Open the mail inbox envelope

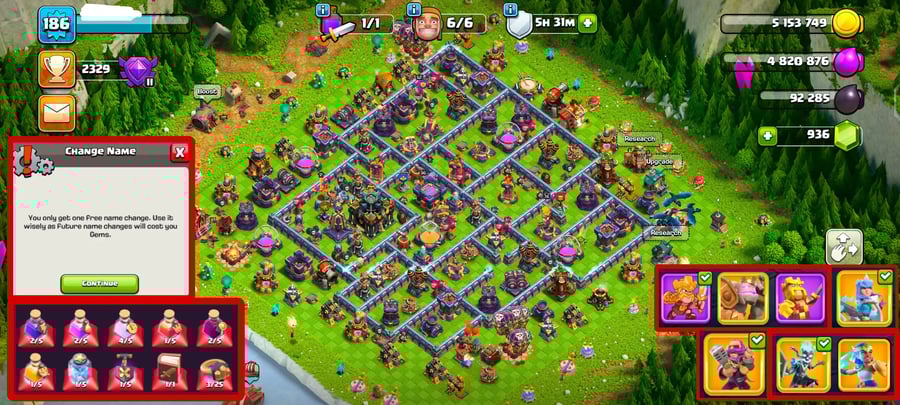57,111
